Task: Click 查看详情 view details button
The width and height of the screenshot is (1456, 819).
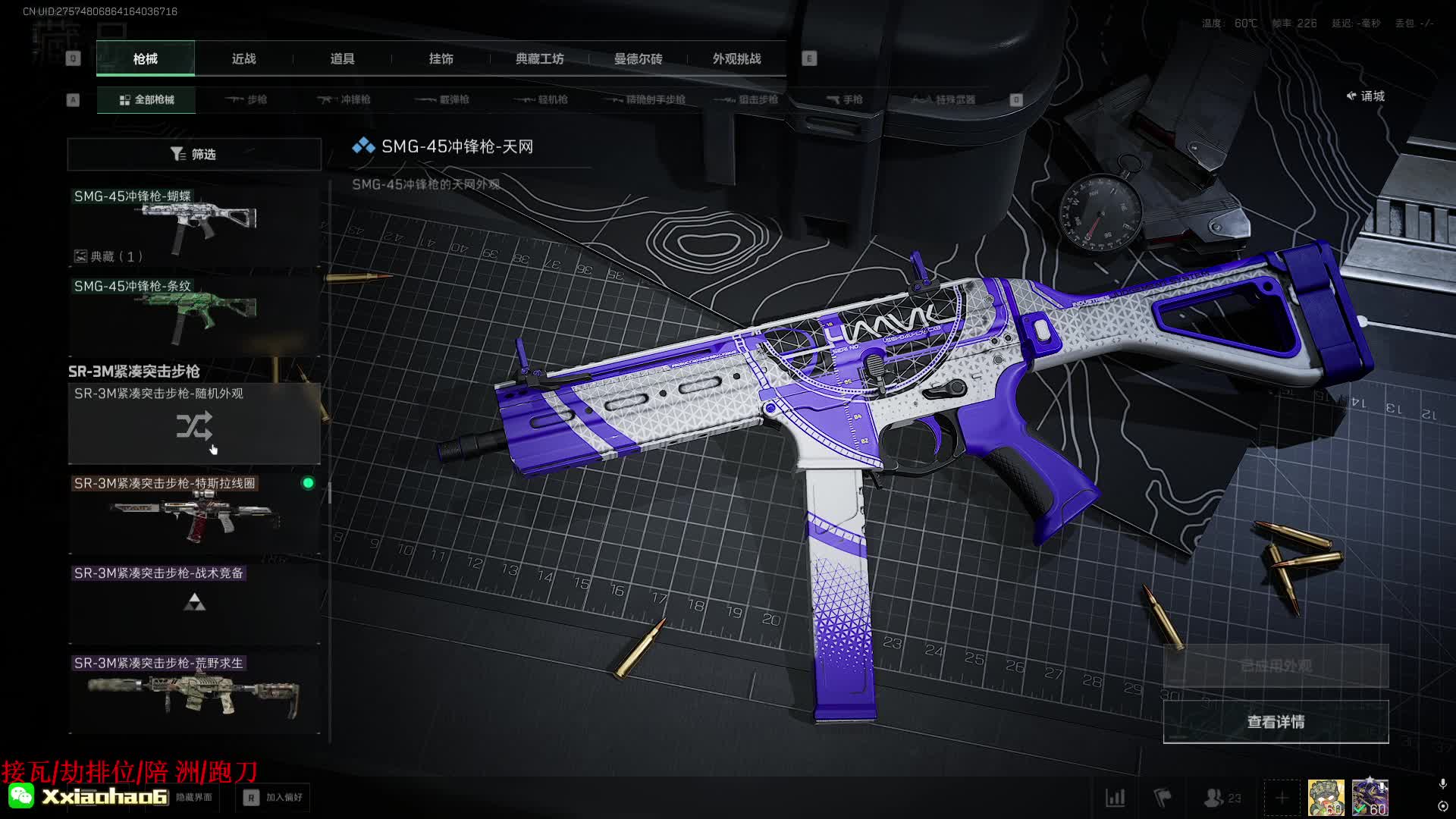Action: click(1276, 722)
